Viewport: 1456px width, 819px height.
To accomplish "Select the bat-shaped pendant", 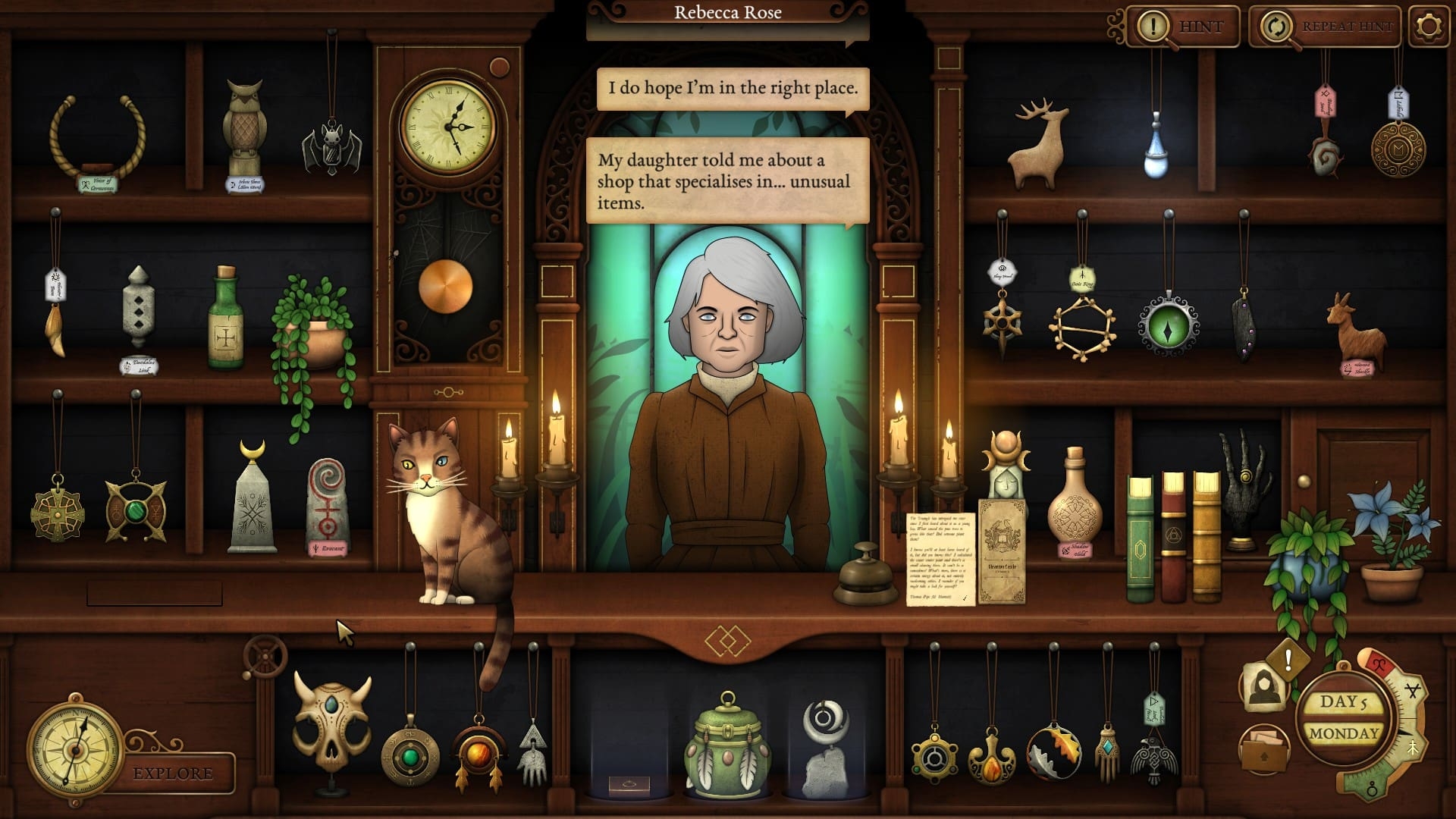I will pos(331,148).
